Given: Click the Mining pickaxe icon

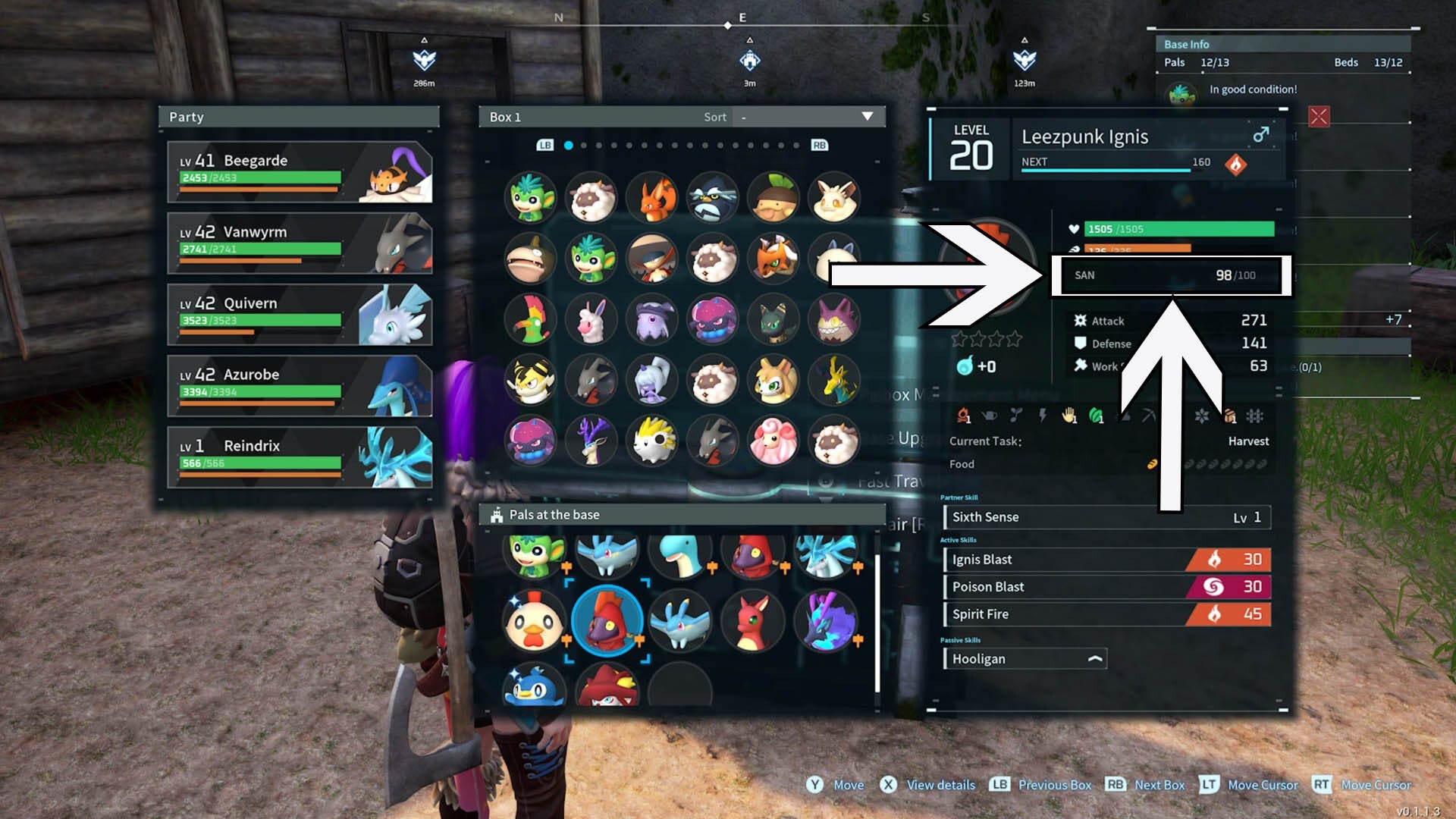Looking at the screenshot, I should (x=1150, y=416).
